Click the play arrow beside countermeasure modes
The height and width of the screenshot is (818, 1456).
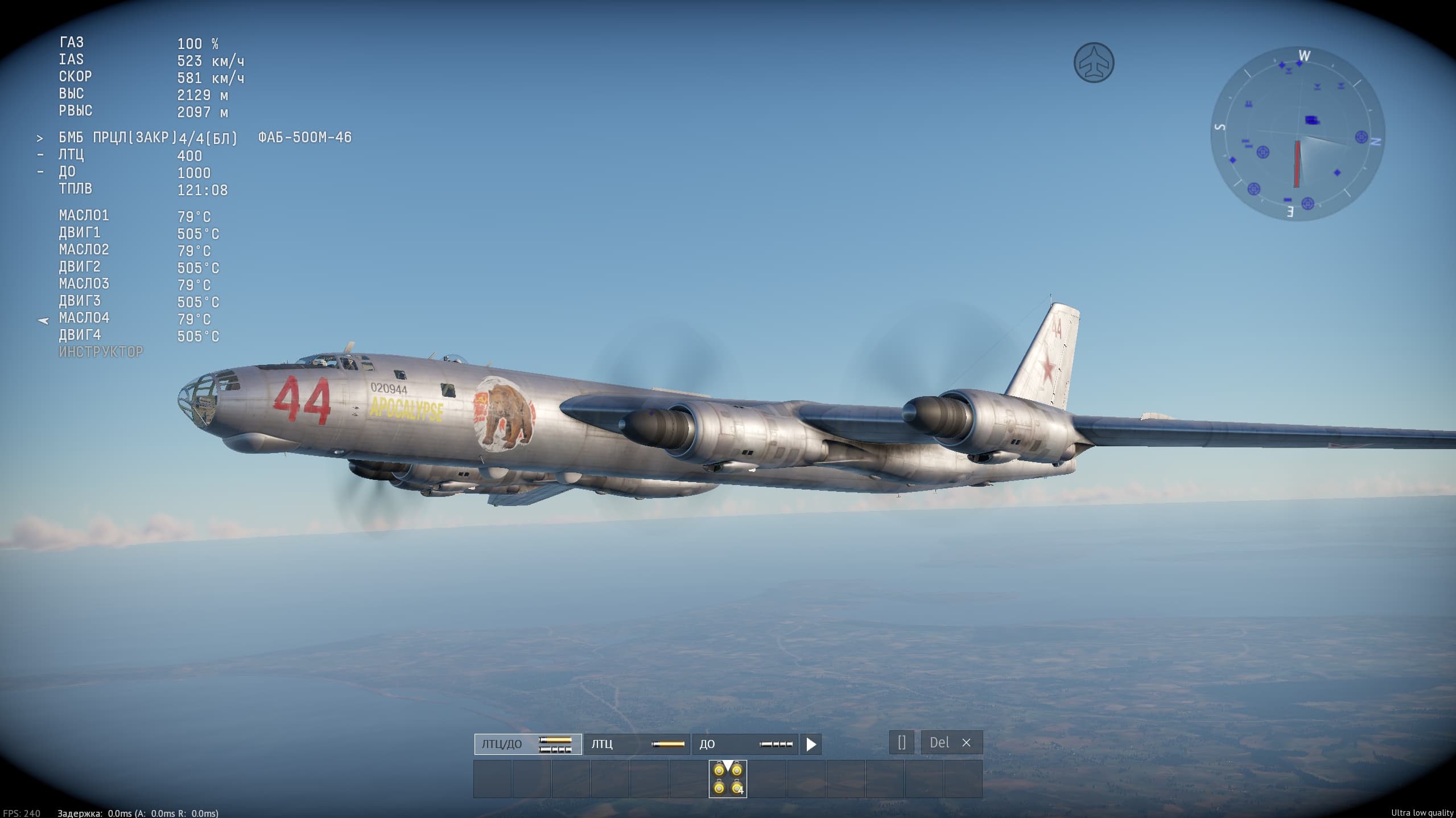pos(811,744)
